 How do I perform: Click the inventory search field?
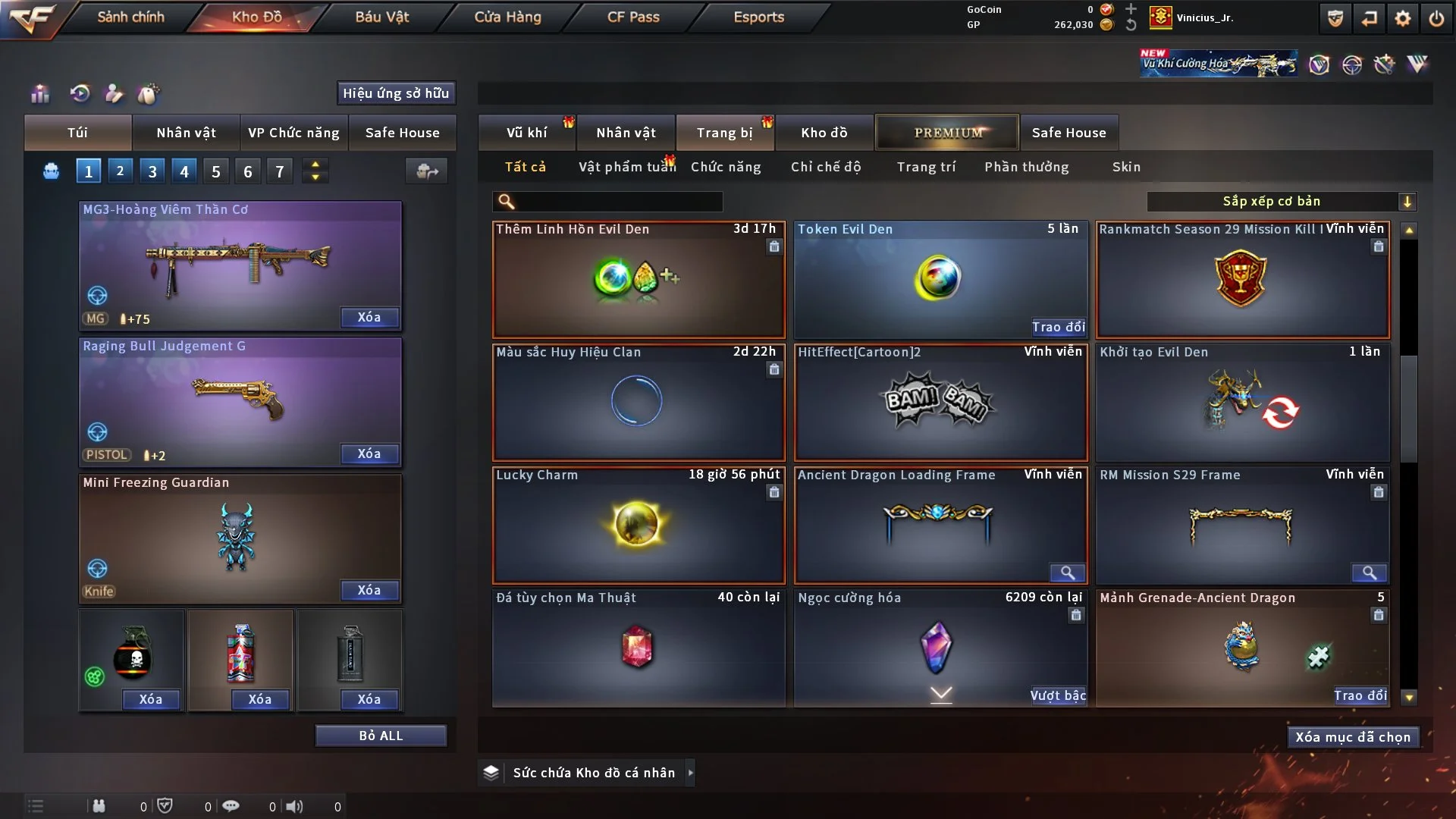click(x=618, y=202)
